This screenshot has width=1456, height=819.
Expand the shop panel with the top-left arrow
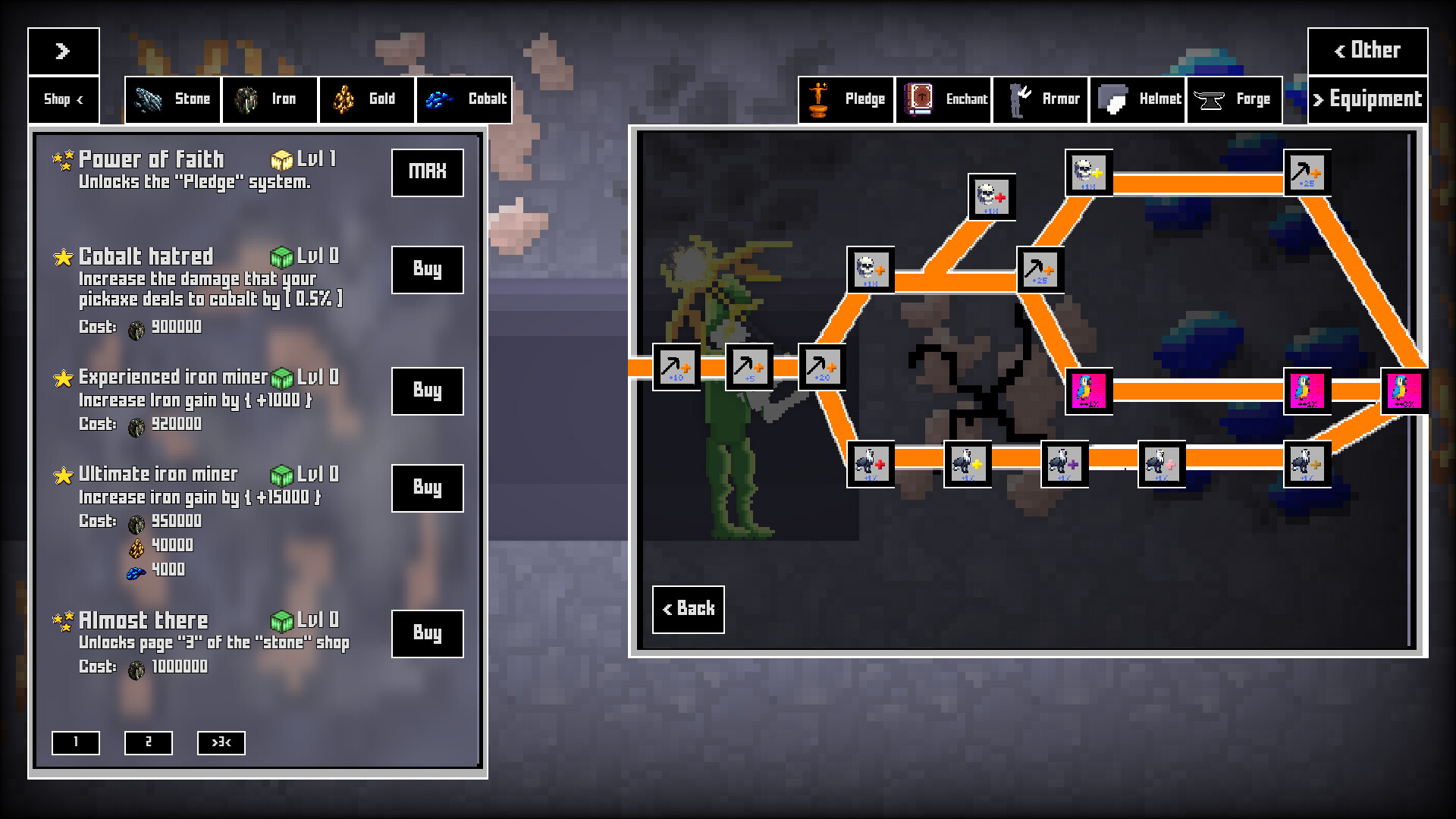(64, 52)
